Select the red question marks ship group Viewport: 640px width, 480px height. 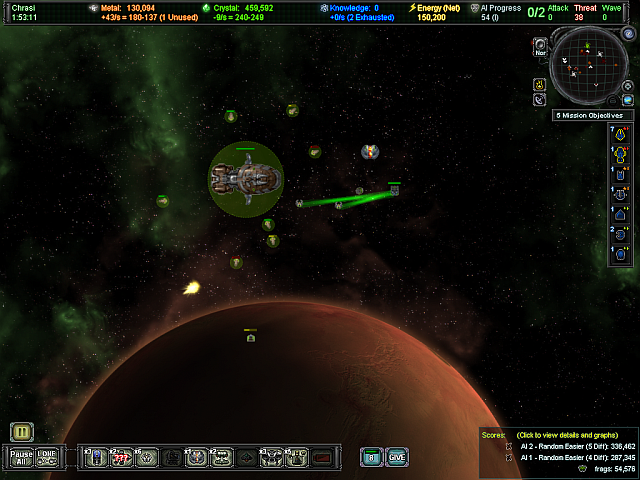[x=121, y=457]
